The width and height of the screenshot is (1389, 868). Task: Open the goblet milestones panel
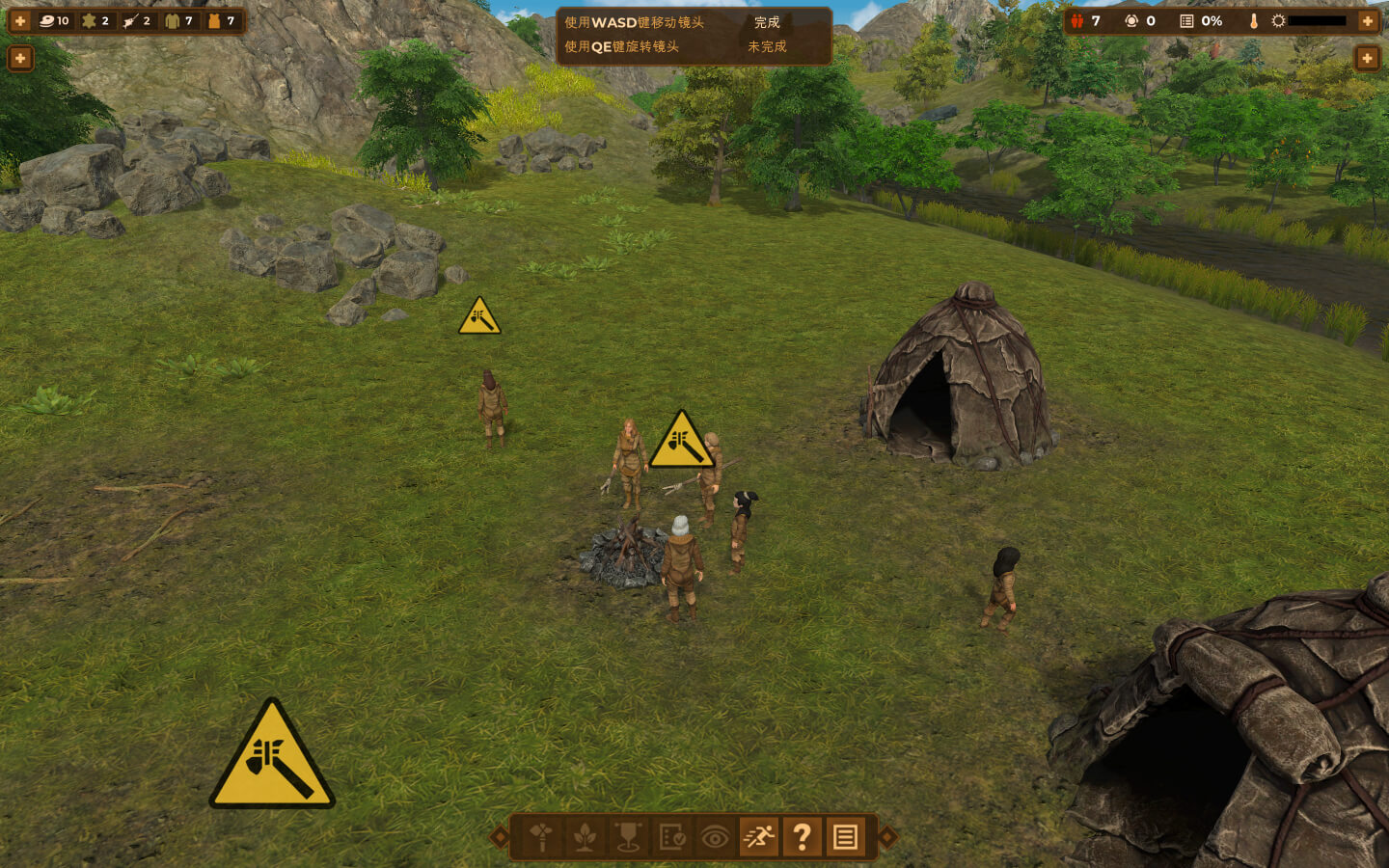[x=628, y=837]
